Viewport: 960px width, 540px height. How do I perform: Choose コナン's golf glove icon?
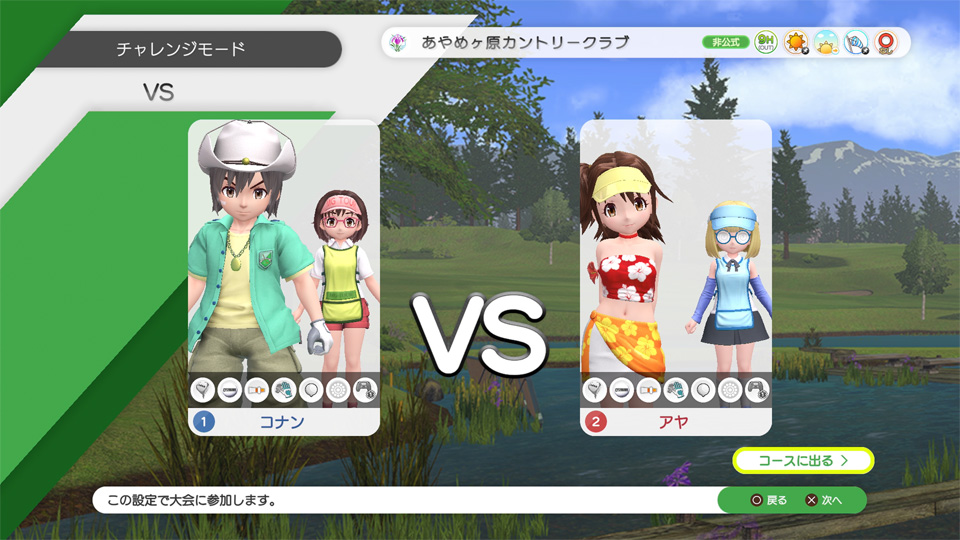pyautogui.click(x=284, y=390)
